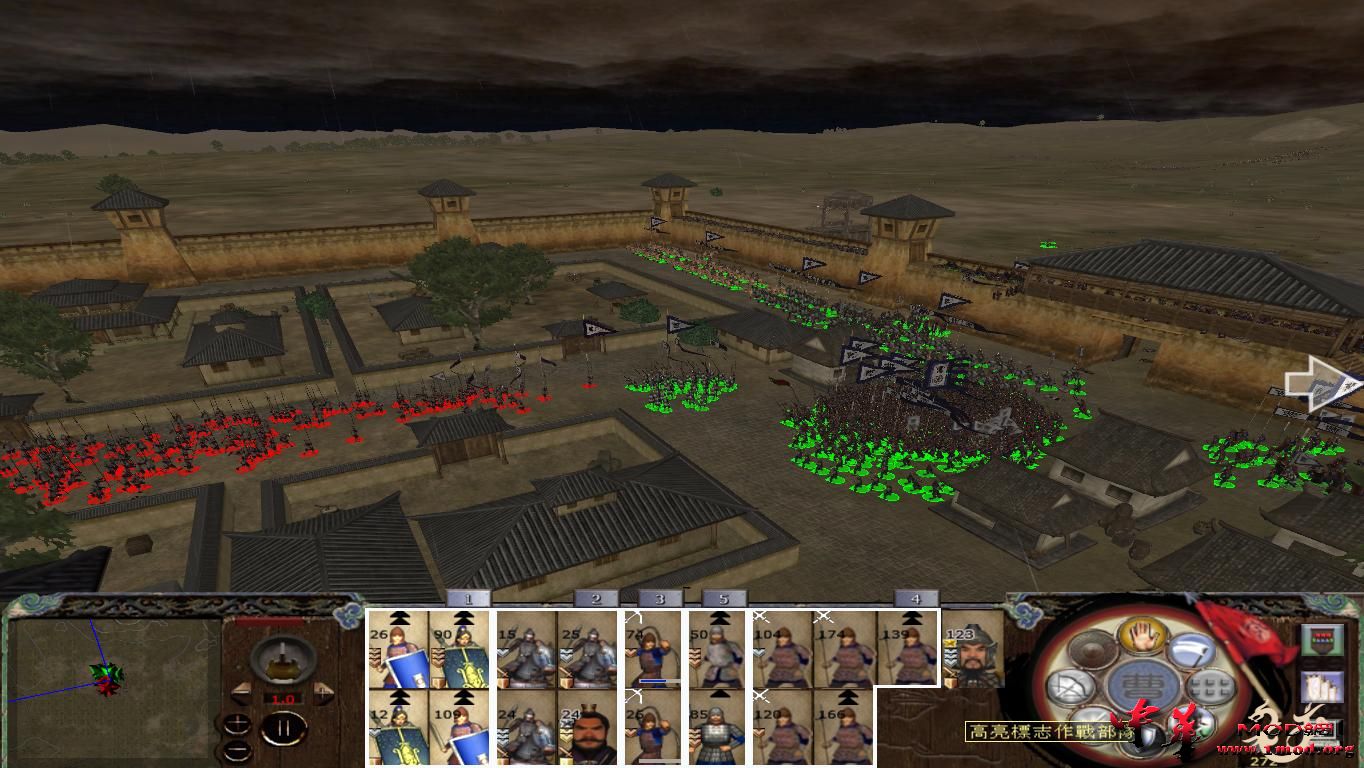This screenshot has height=768, width=1364.
Task: Open the unit grouping grid icon
Action: (x=1209, y=686)
